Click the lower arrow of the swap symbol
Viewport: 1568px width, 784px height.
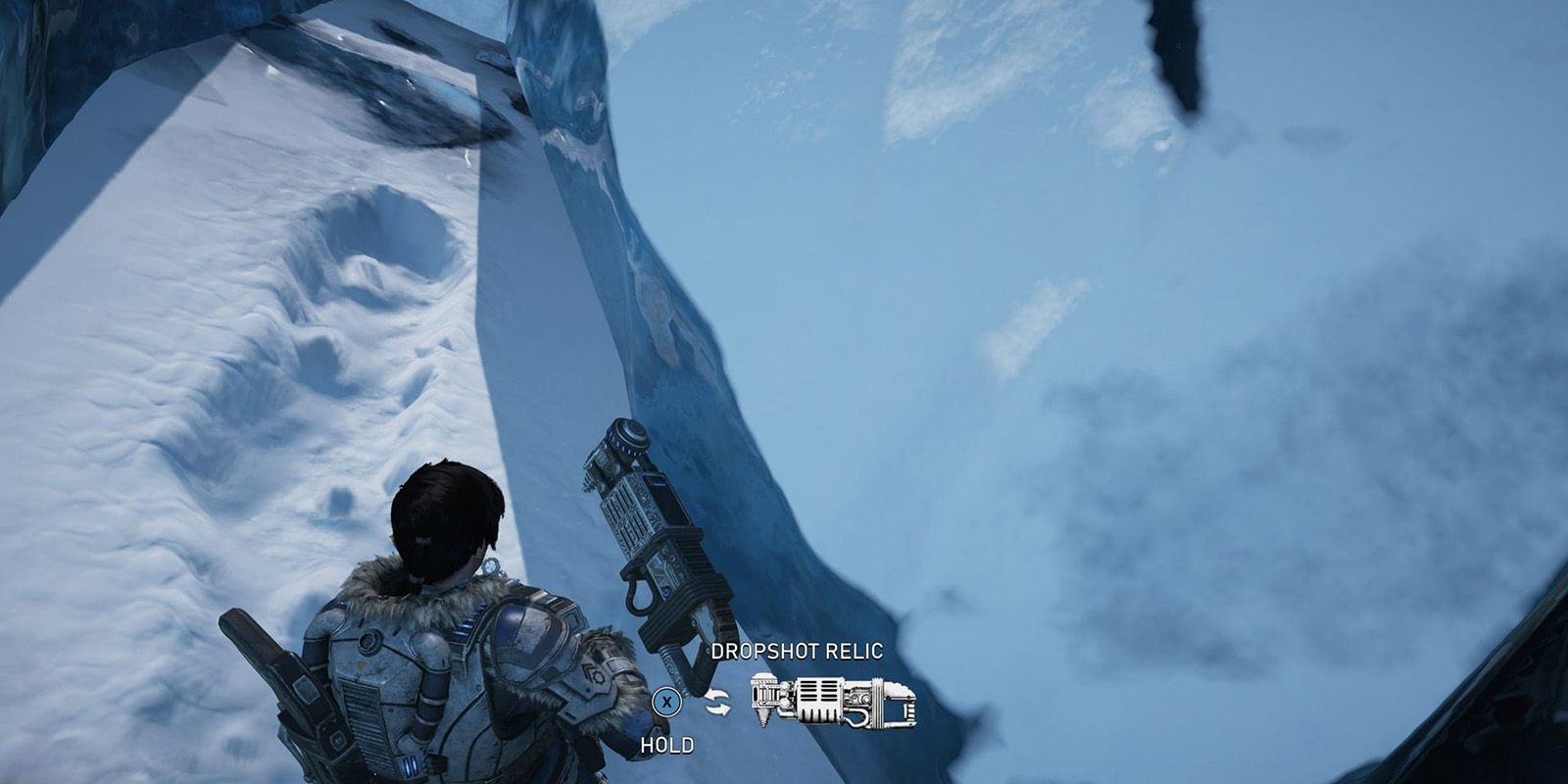tap(718, 709)
